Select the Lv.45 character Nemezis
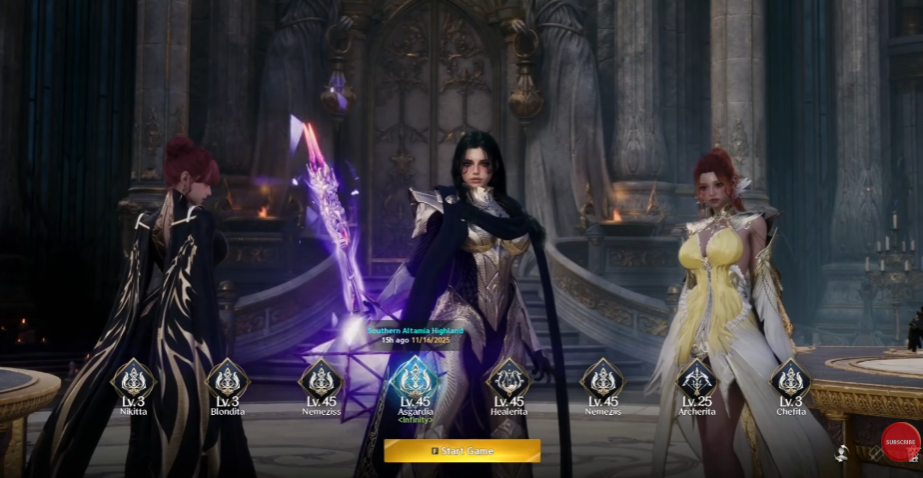923x478 pixels. click(x=602, y=379)
